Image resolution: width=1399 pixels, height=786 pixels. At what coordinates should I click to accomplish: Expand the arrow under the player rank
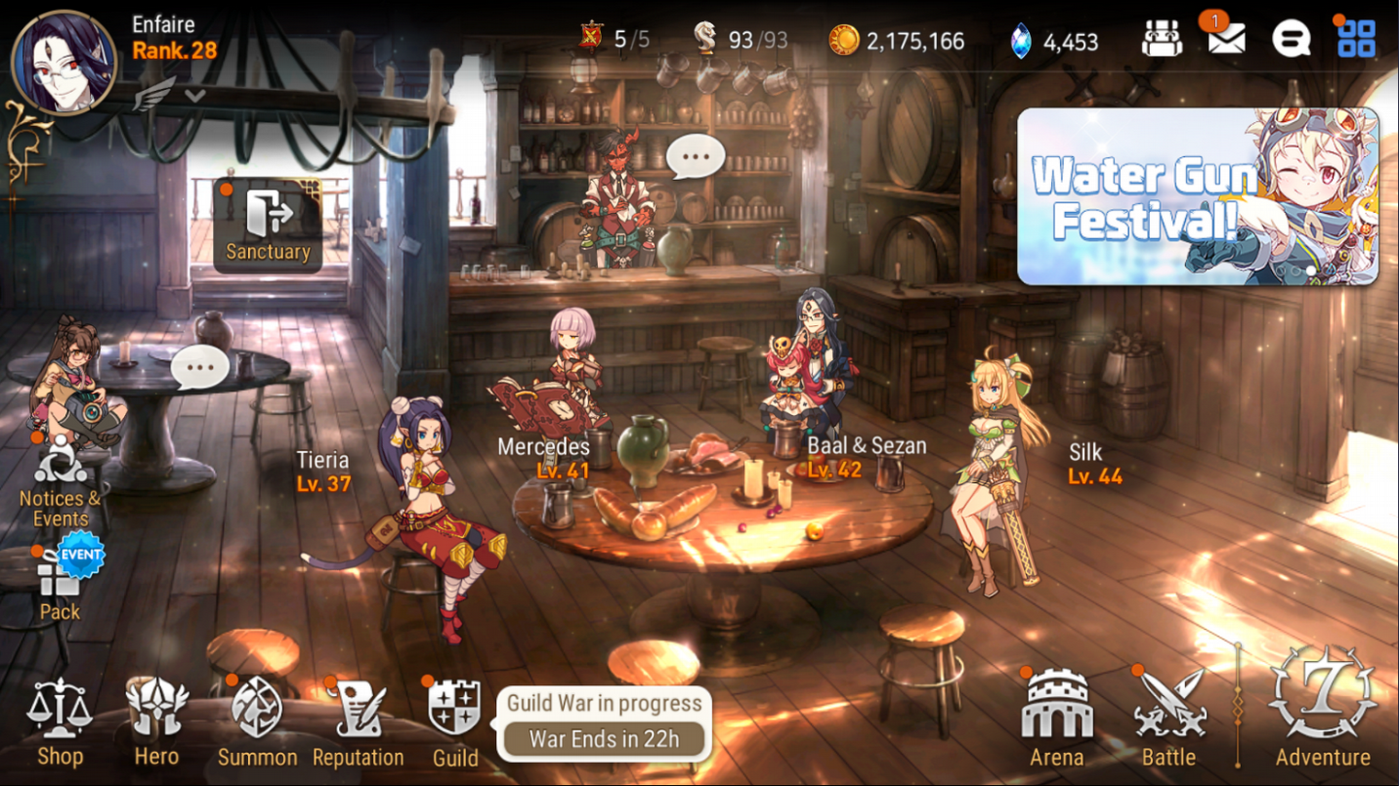coord(196,96)
